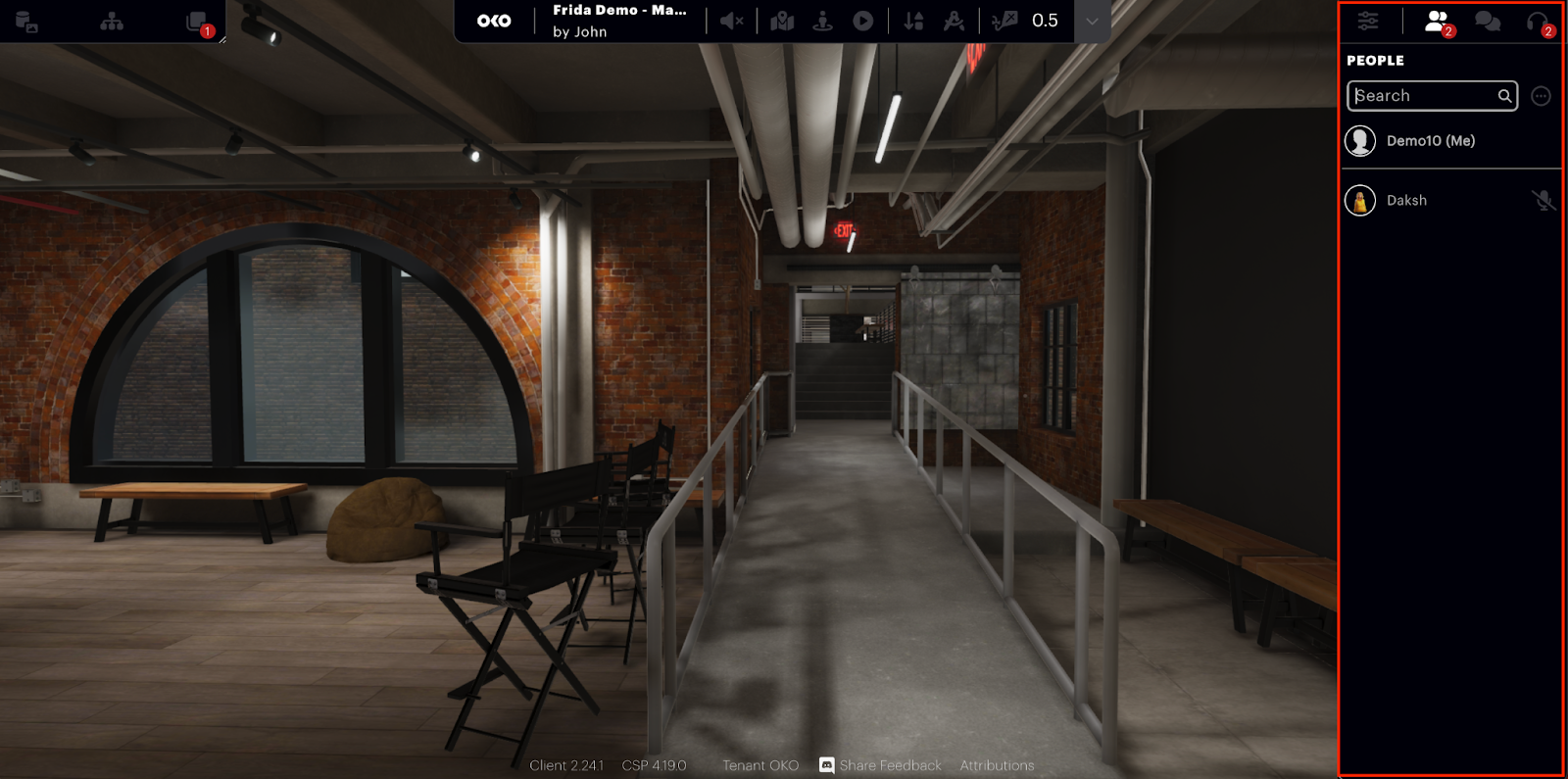Click the circular play button
This screenshot has height=779, width=1568.
click(862, 21)
